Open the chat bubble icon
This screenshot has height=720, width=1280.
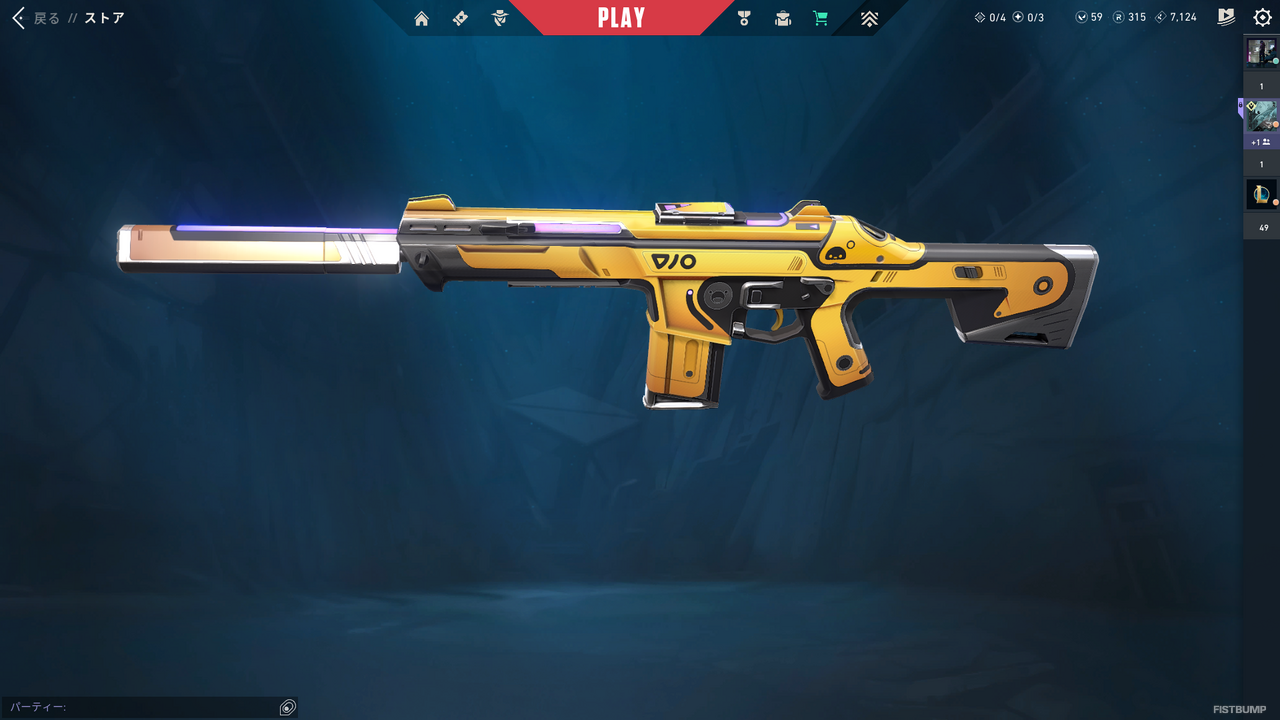pyautogui.click(x=288, y=707)
